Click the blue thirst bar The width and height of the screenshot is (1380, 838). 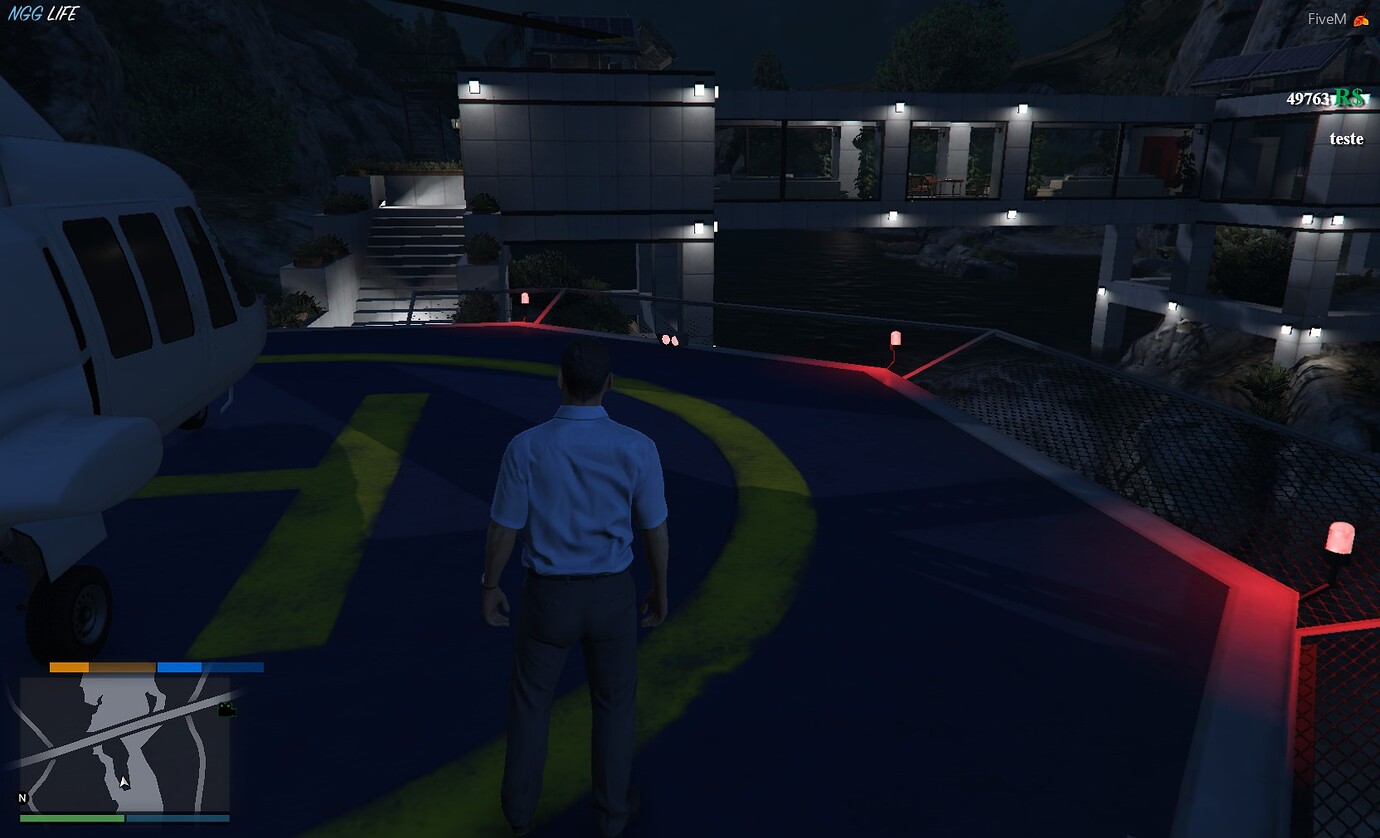click(180, 665)
